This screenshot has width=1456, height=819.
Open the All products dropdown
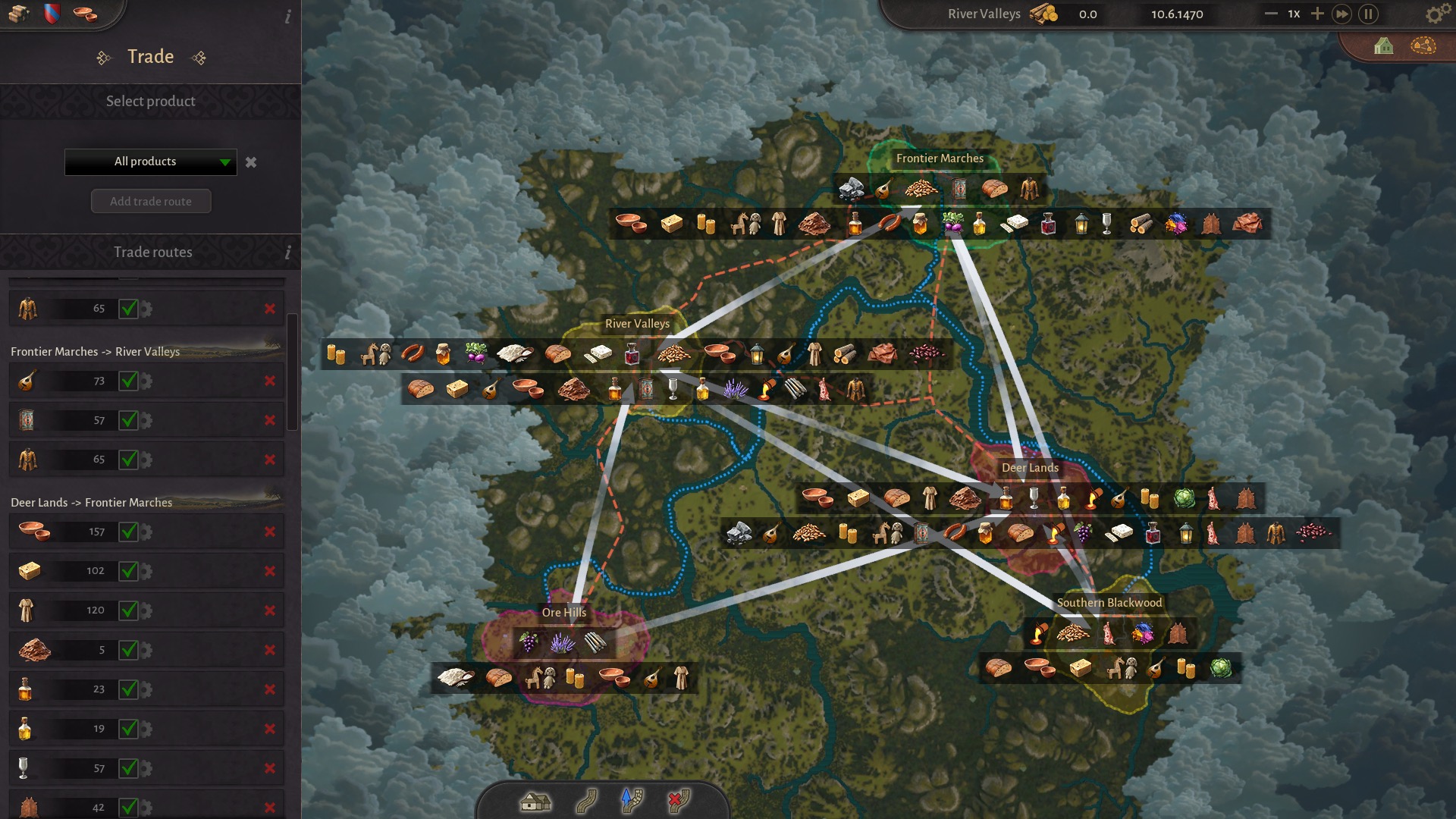[x=151, y=162]
